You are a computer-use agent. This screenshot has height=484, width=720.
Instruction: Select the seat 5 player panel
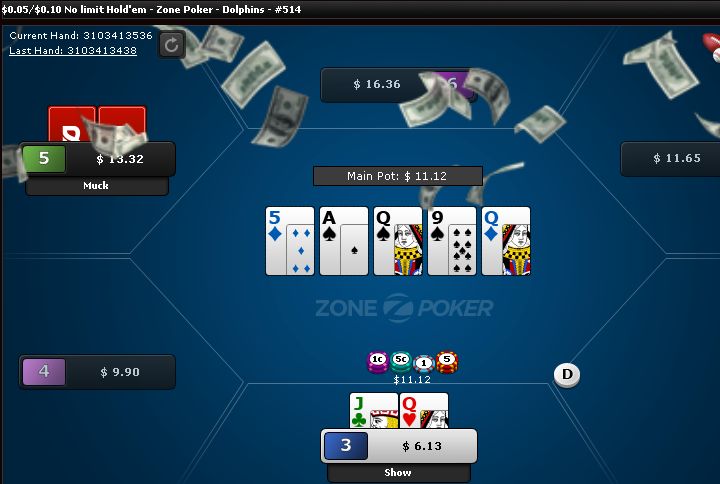point(97,159)
